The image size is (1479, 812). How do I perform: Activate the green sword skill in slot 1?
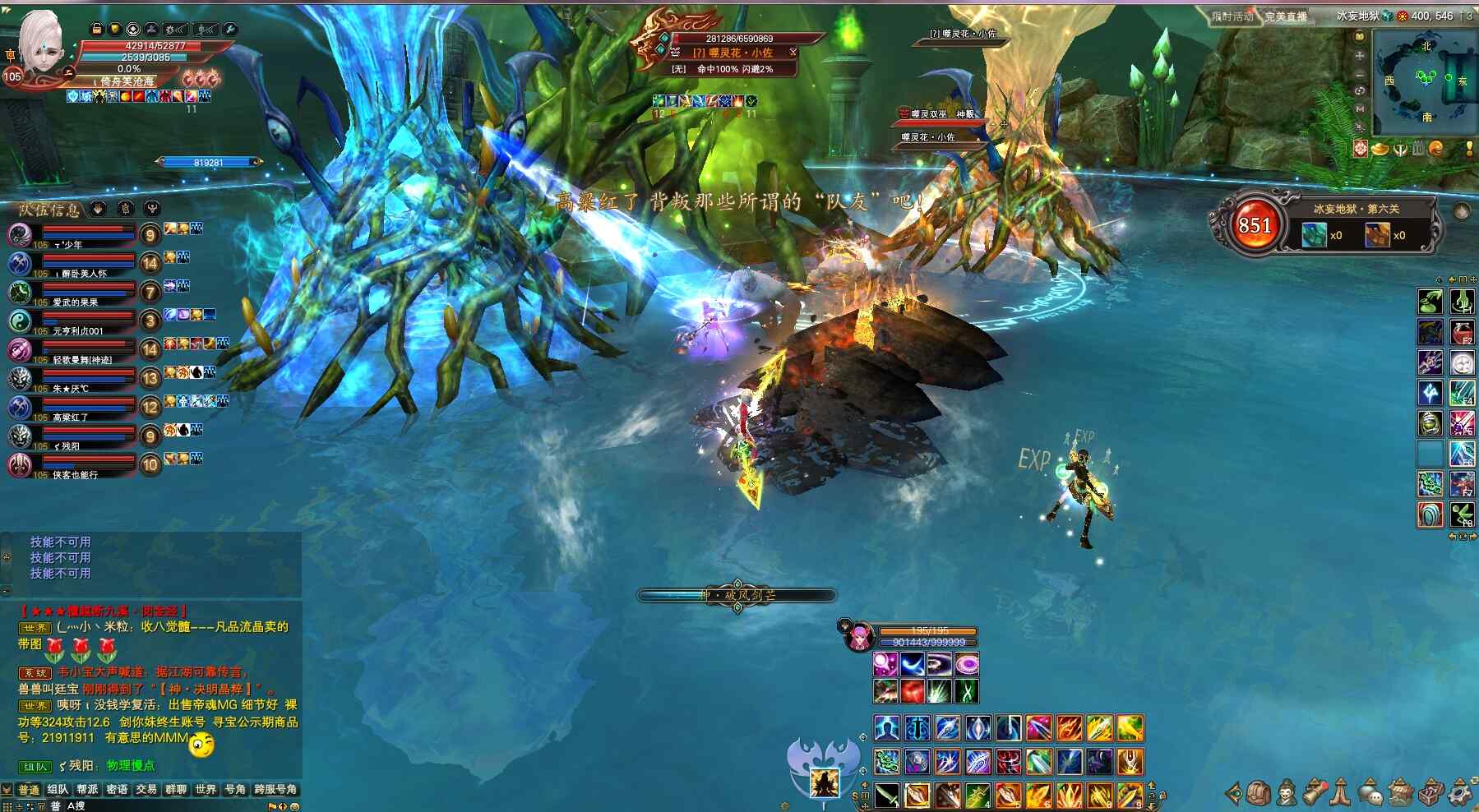tap(886, 796)
